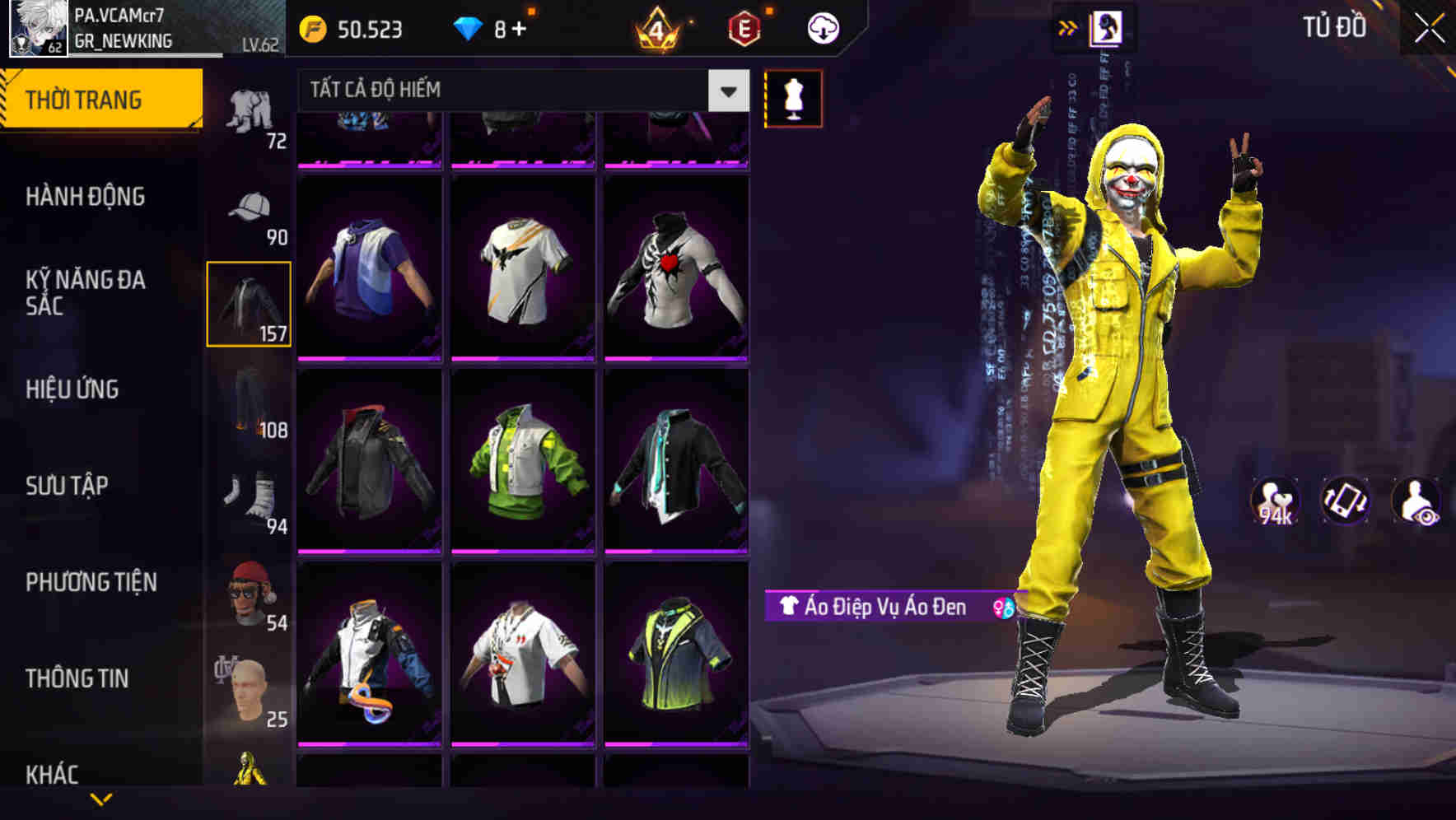The width and height of the screenshot is (1456, 820).
Task: Expand the chevron below KHÁC category
Action: tap(100, 800)
